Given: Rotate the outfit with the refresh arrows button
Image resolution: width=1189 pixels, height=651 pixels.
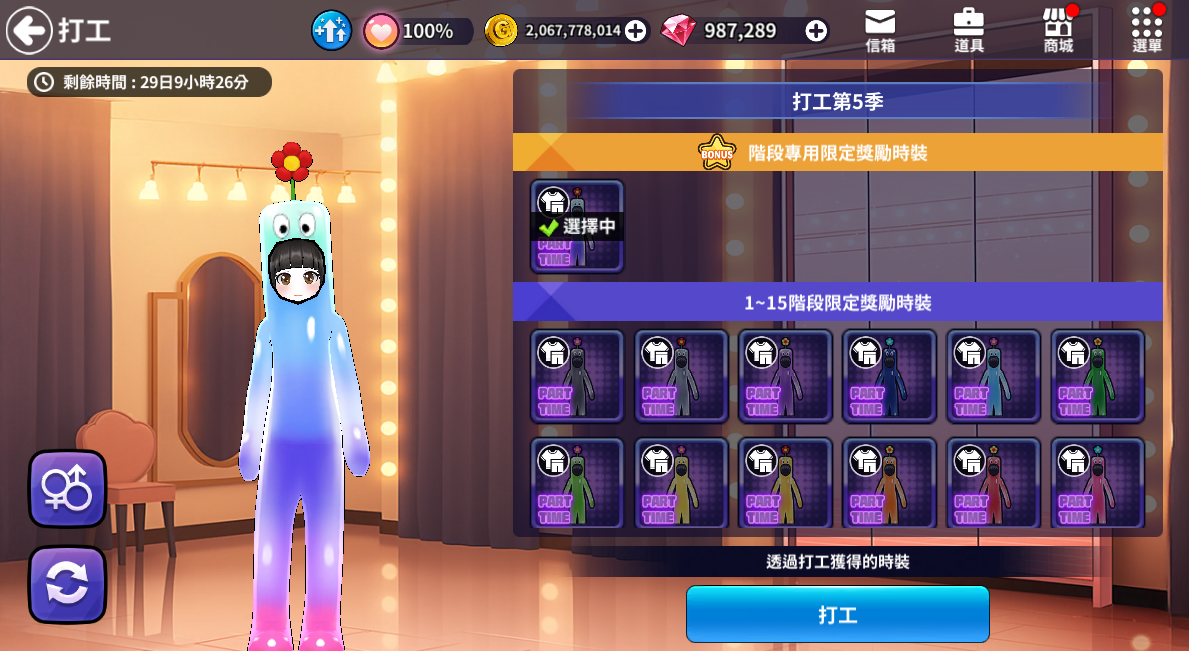Looking at the screenshot, I should [67, 584].
